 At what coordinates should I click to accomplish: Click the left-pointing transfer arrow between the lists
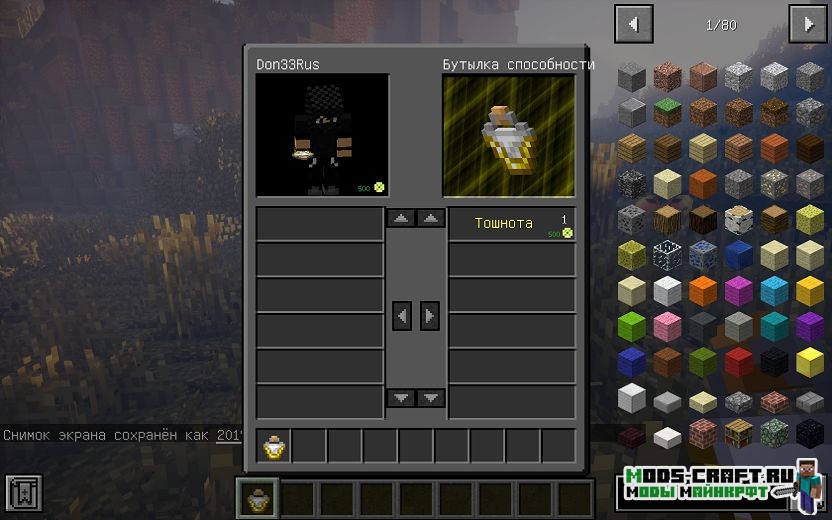point(402,316)
